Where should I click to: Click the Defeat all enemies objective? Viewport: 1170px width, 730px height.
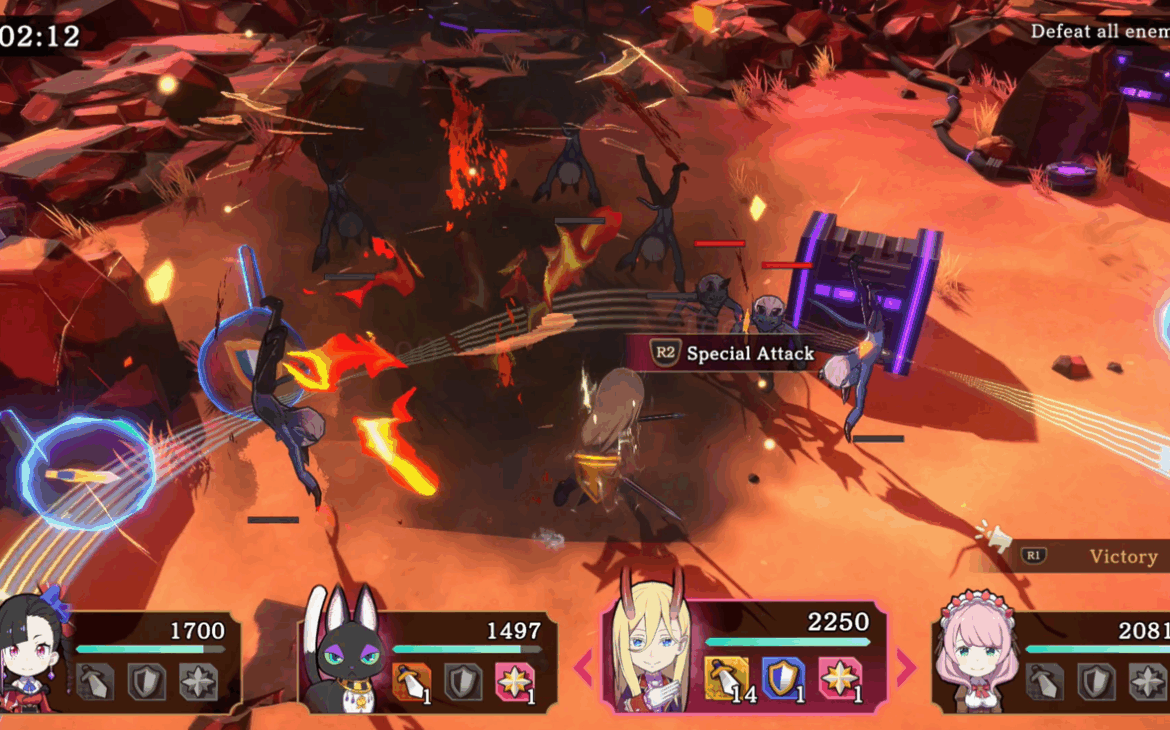point(1099,31)
